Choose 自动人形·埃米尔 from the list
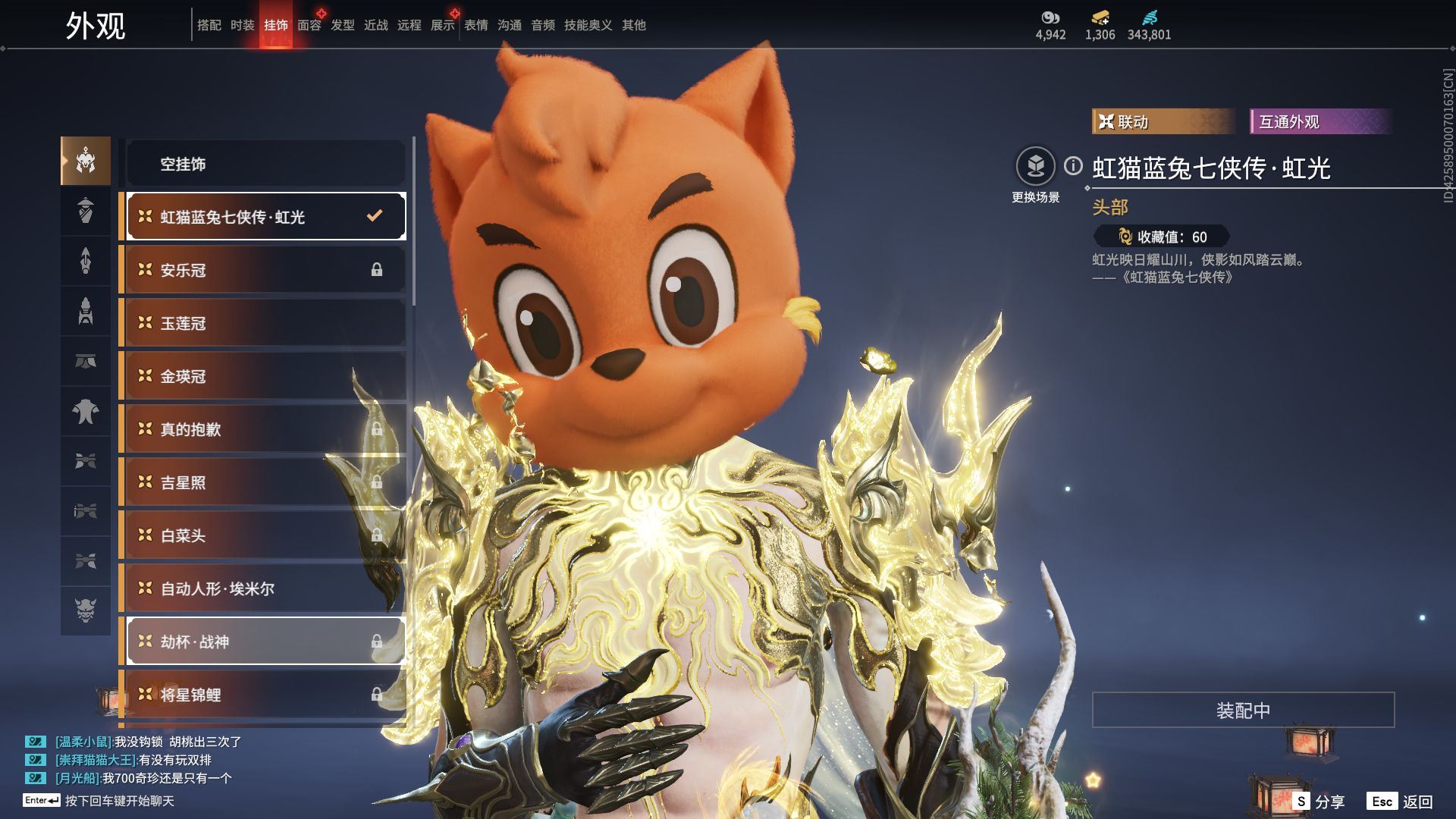1456x819 pixels. pyautogui.click(x=265, y=588)
